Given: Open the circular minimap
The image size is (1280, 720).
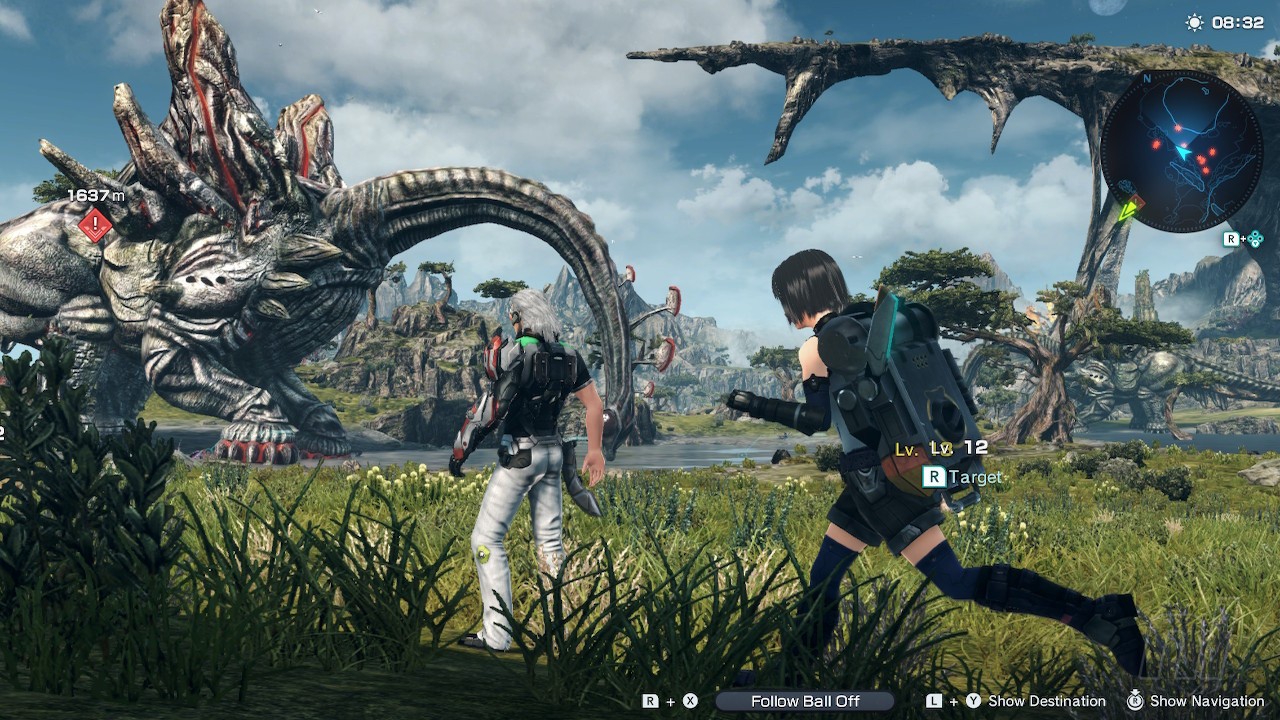Looking at the screenshot, I should 1181,151.
